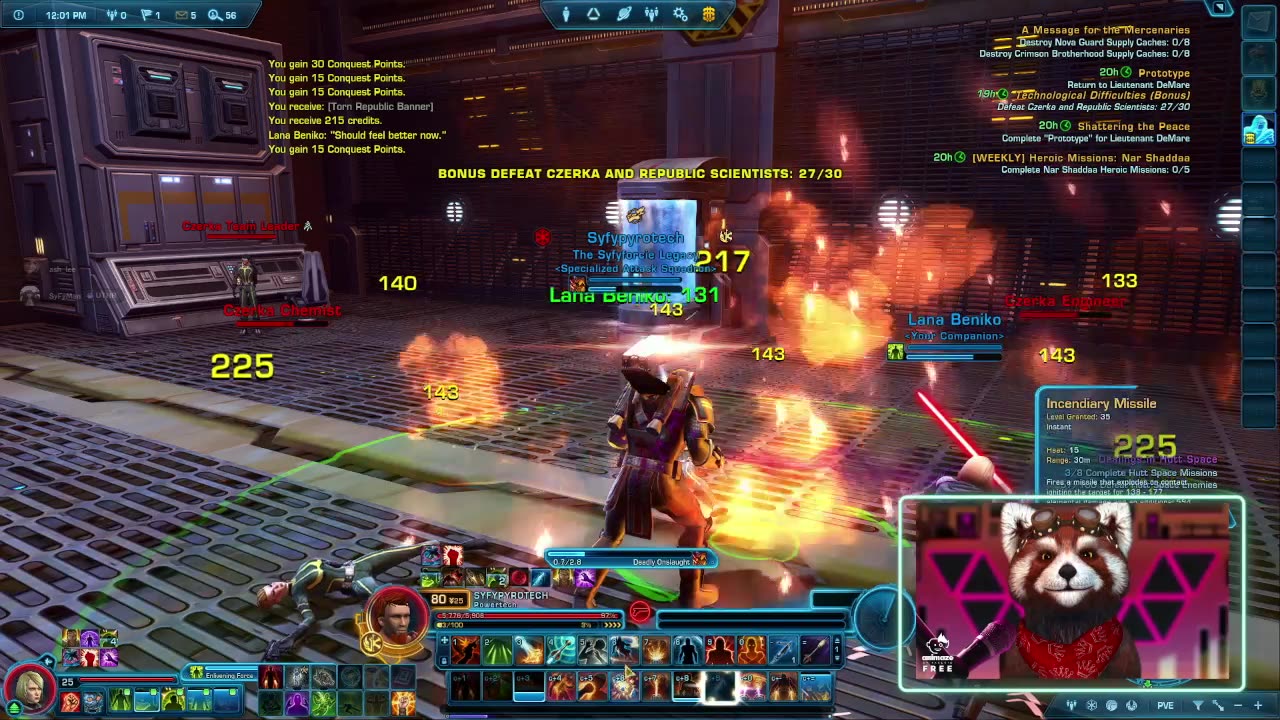Activate the ability in hotbar slot 1
Viewport: 1280px width, 720px height.
pyautogui.click(x=465, y=652)
